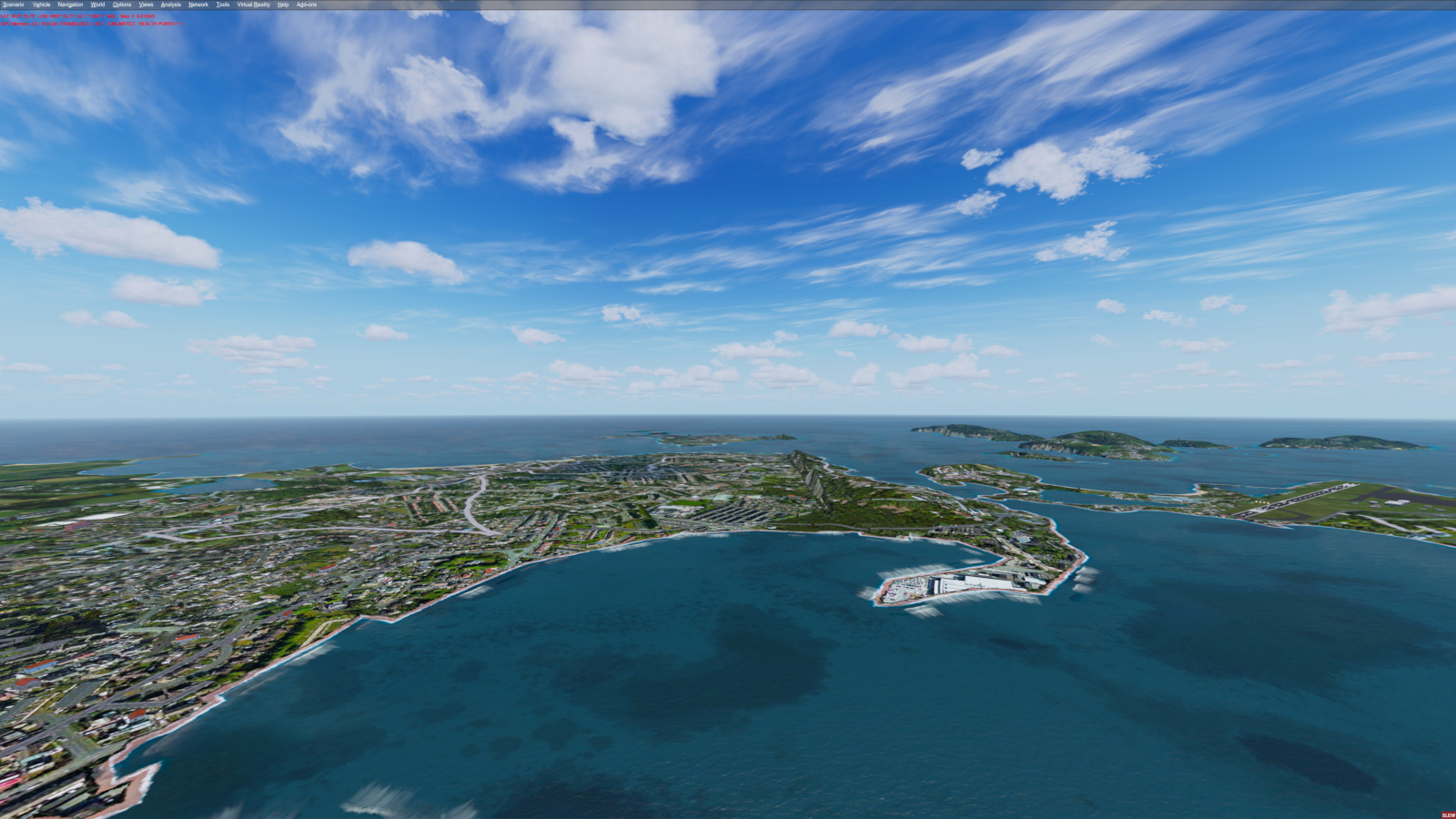Open the Views menu
Viewport: 1456px width, 819px height.
(x=146, y=5)
